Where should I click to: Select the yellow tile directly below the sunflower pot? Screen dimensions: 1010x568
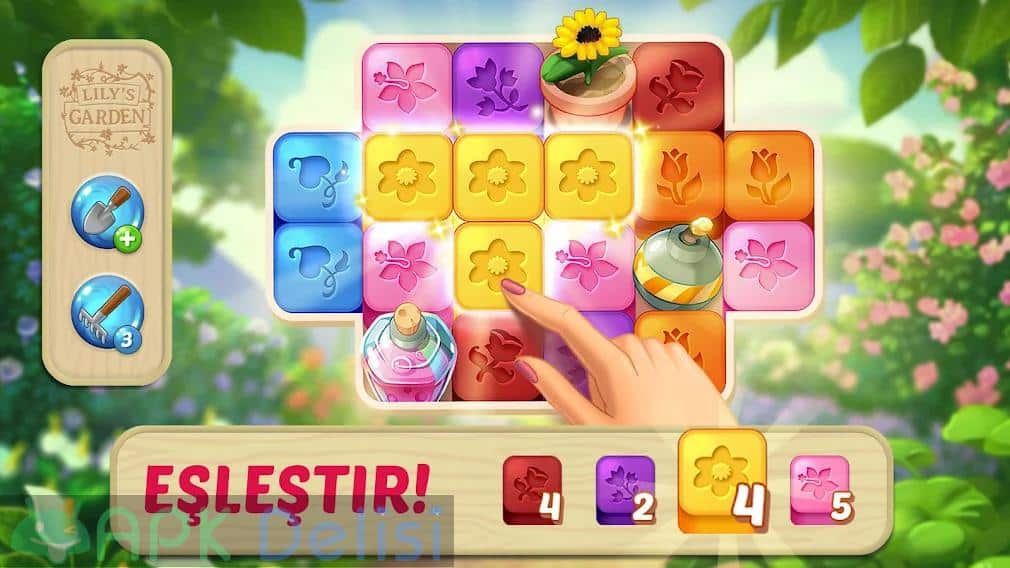[x=587, y=176]
